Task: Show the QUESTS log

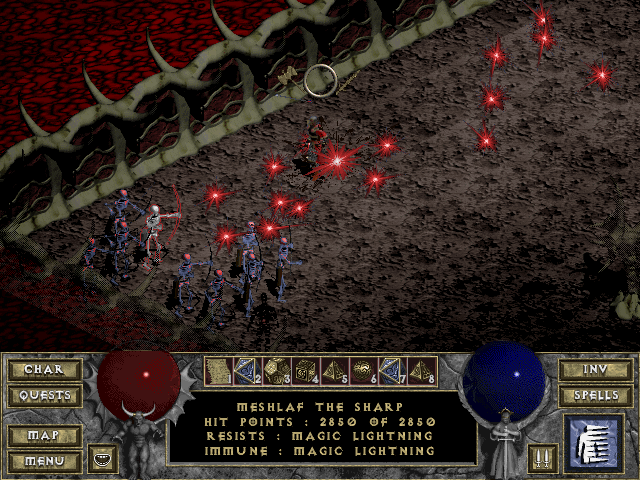Action: [44, 396]
